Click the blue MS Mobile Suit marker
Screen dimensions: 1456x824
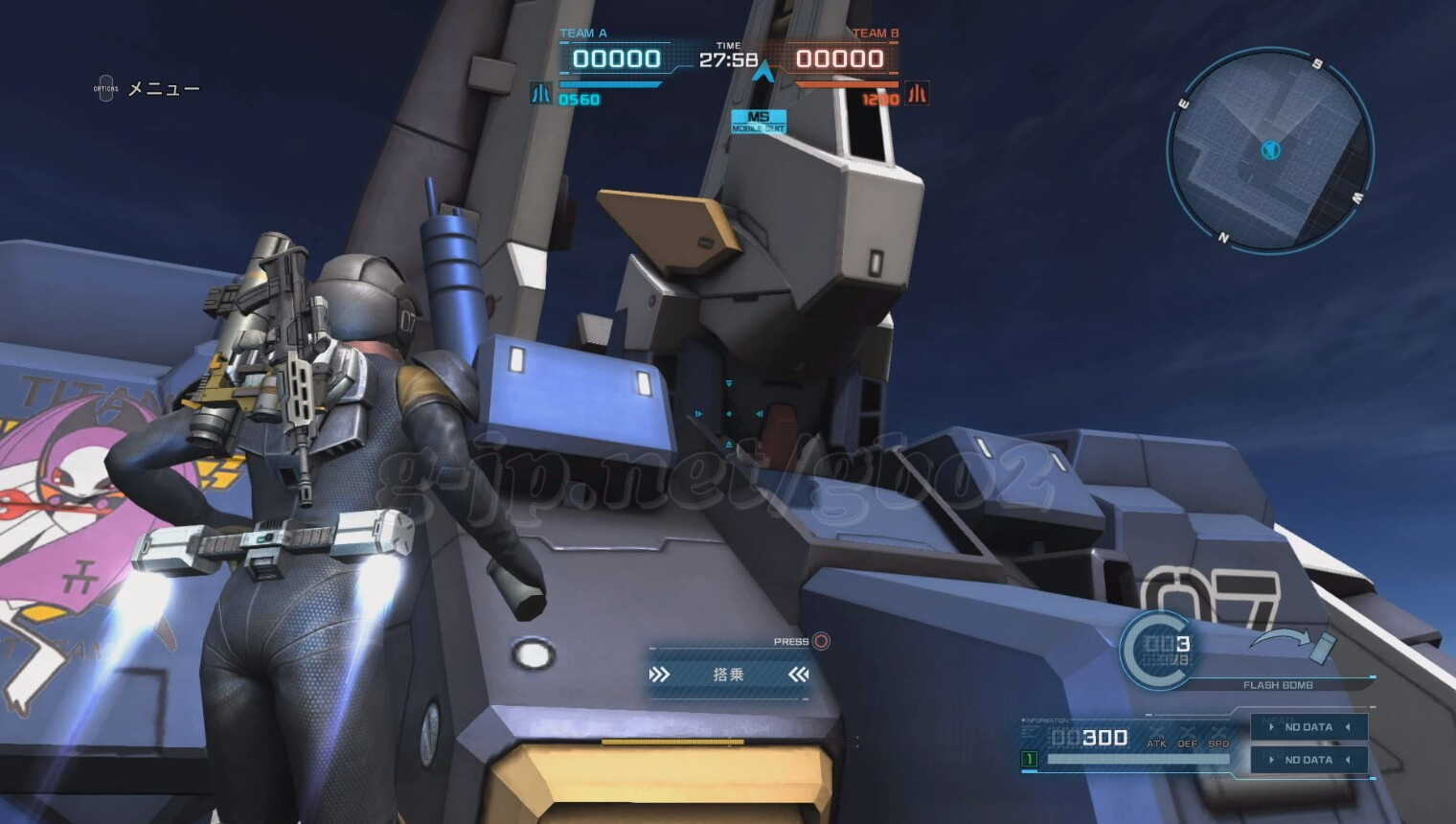click(759, 122)
